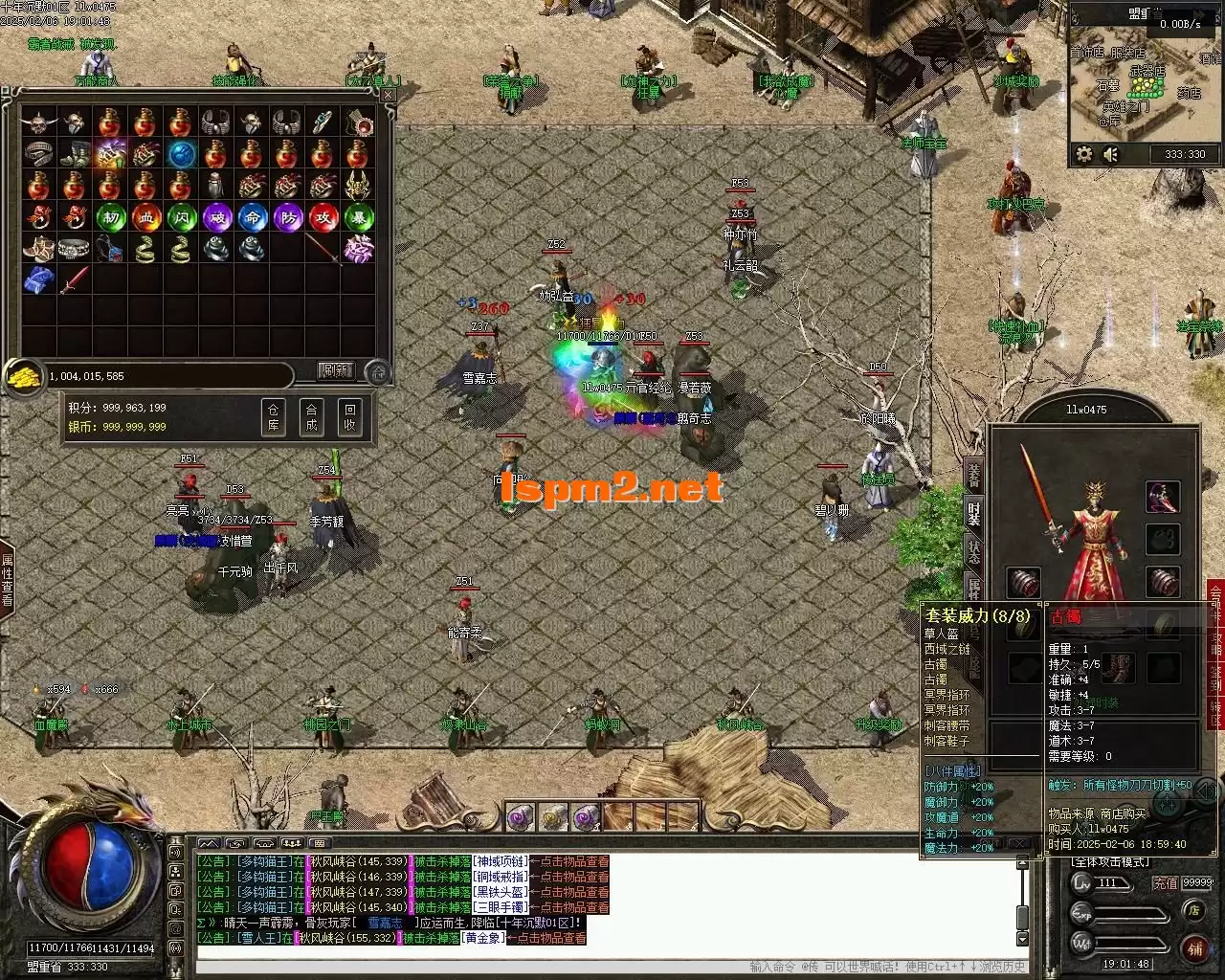Open the 充值 recharge button
Viewport: 1225px width, 980px height.
[x=1165, y=883]
